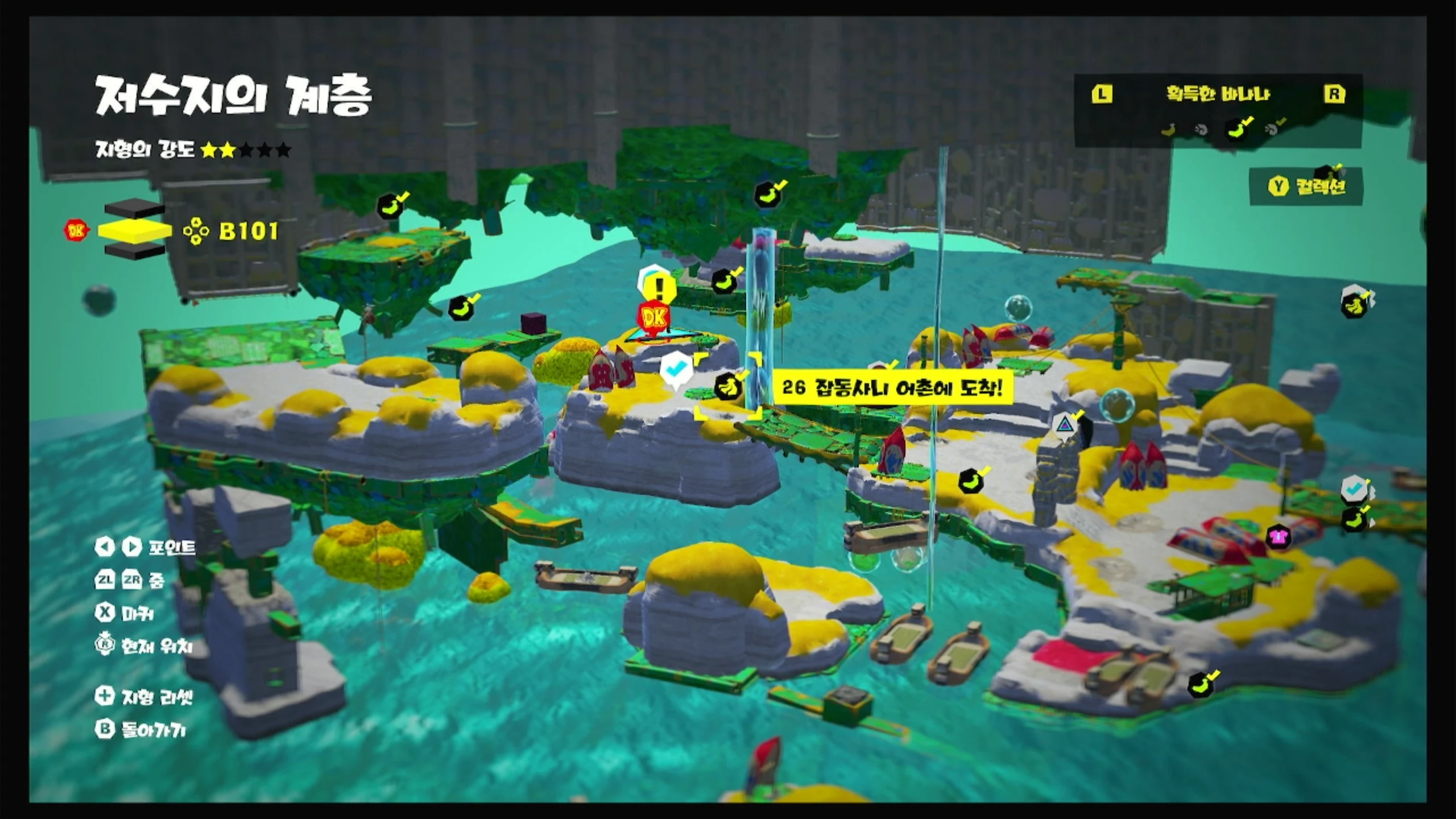Select the white checkmark bubble beside DK's island
This screenshot has width=1456, height=819.
[x=676, y=370]
